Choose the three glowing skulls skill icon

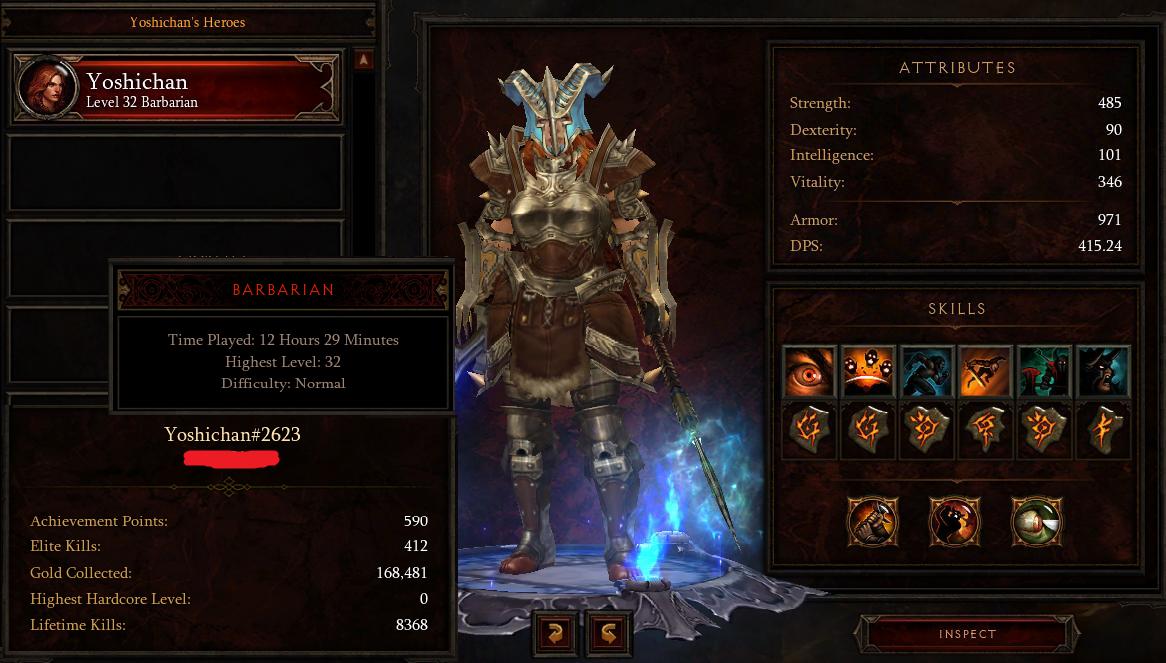coord(868,372)
